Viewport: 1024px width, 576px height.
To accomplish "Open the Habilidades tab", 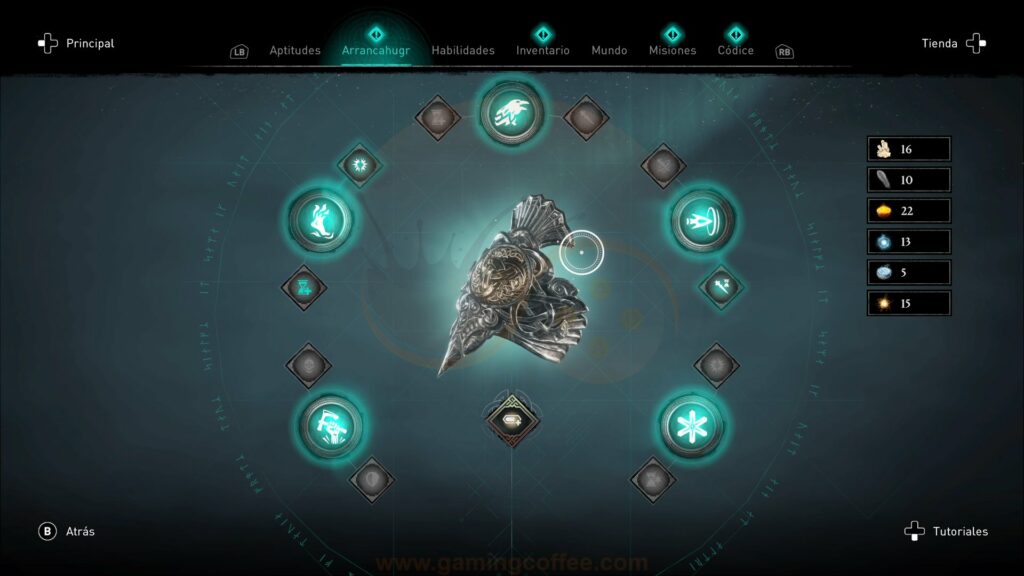I will pyautogui.click(x=463, y=50).
